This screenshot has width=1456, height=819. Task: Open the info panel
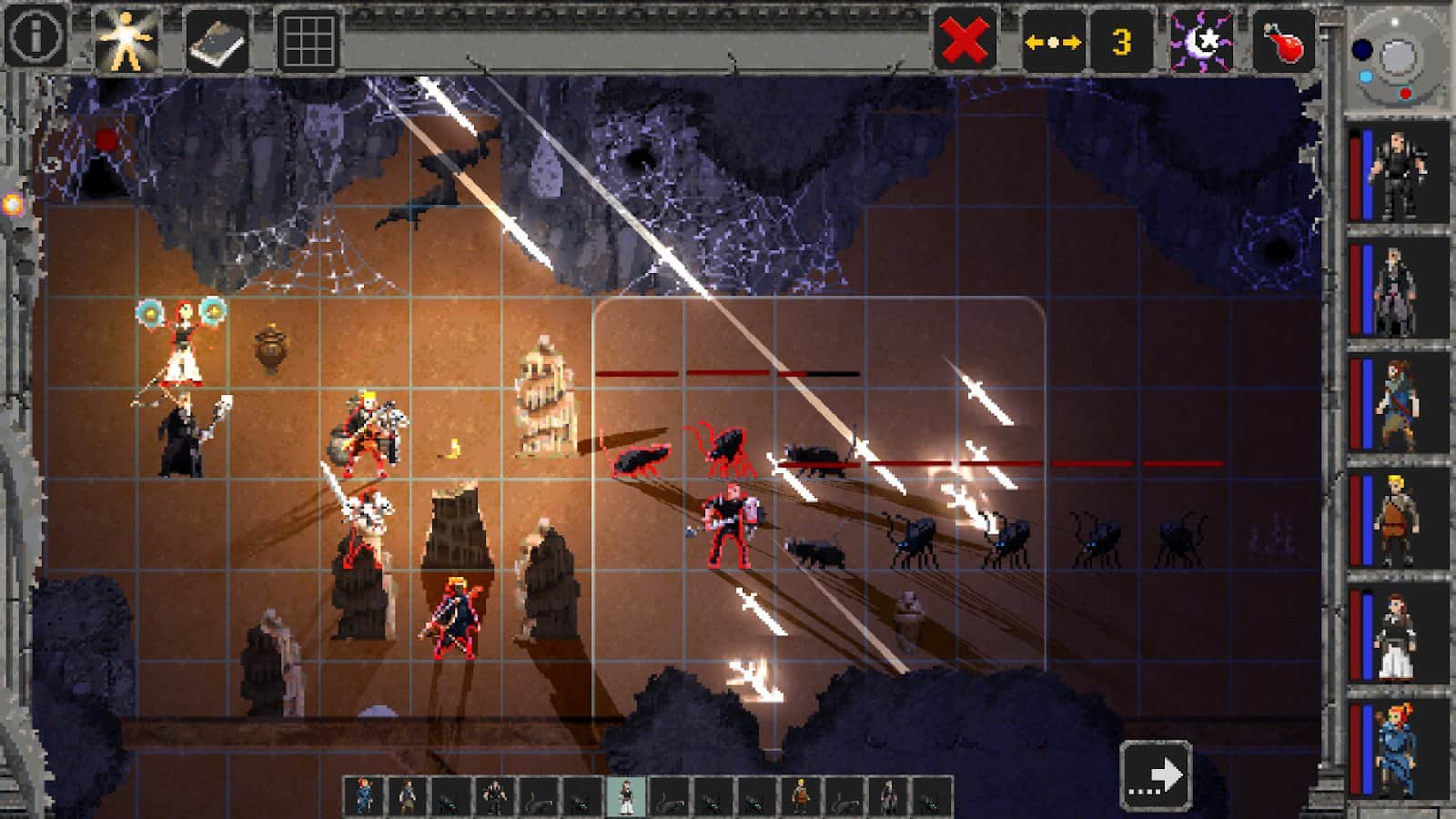point(35,37)
